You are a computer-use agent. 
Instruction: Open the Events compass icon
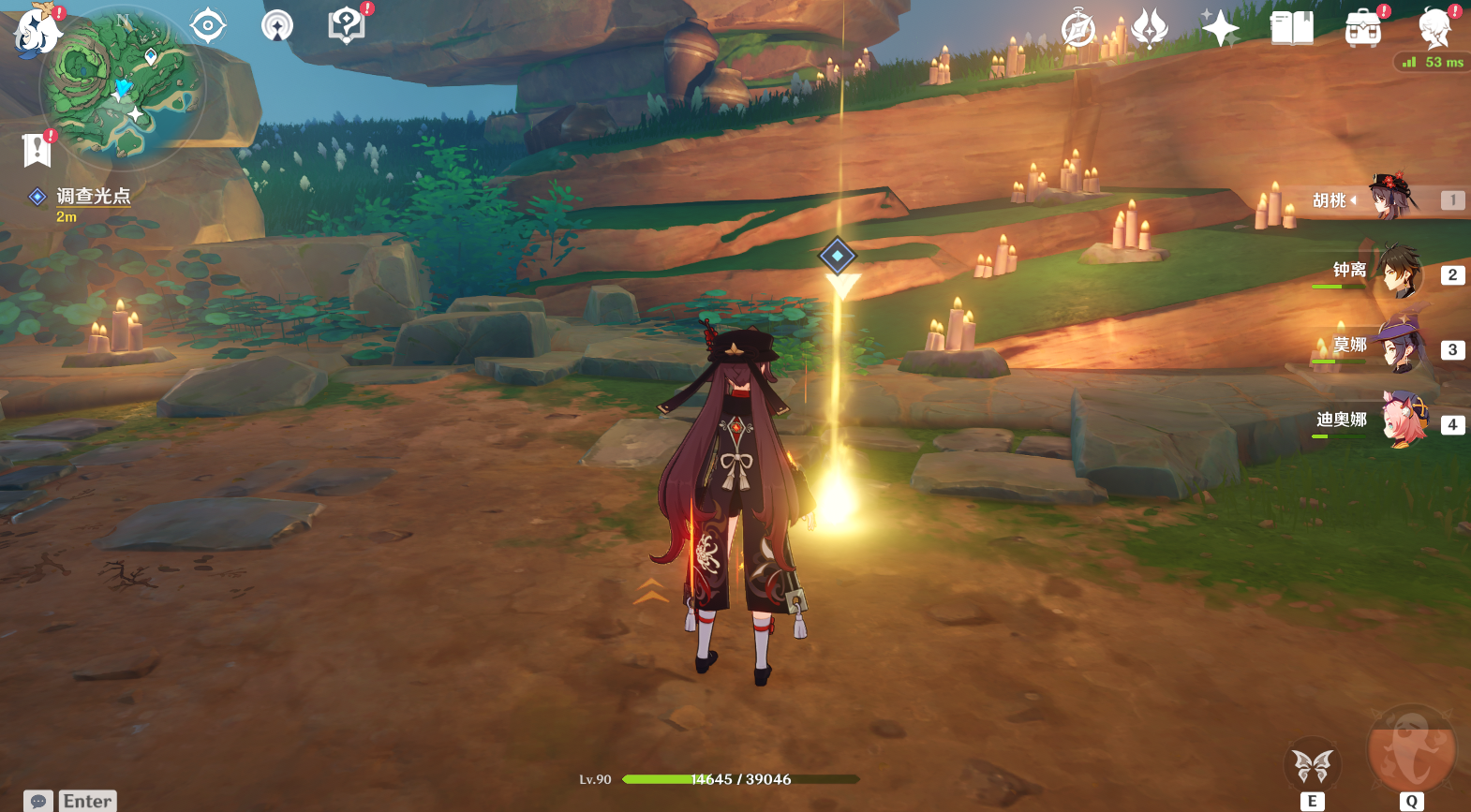[x=1078, y=28]
